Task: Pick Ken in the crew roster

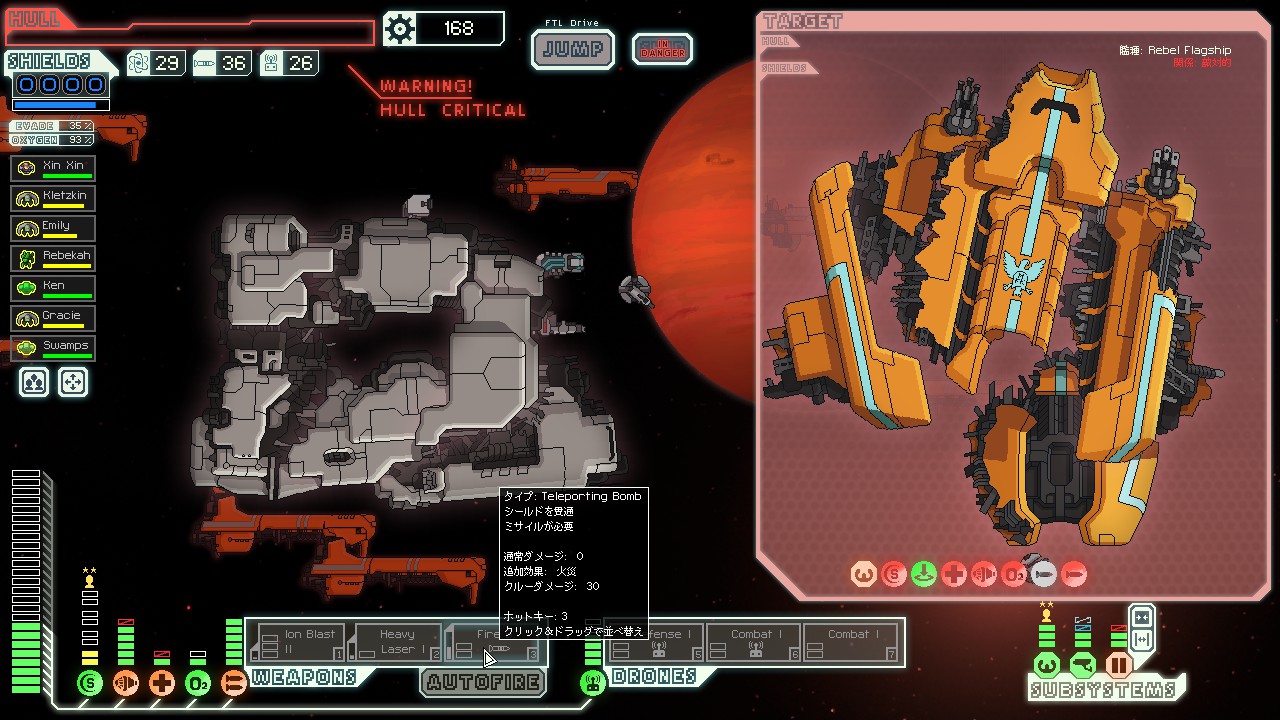Action: [53, 288]
